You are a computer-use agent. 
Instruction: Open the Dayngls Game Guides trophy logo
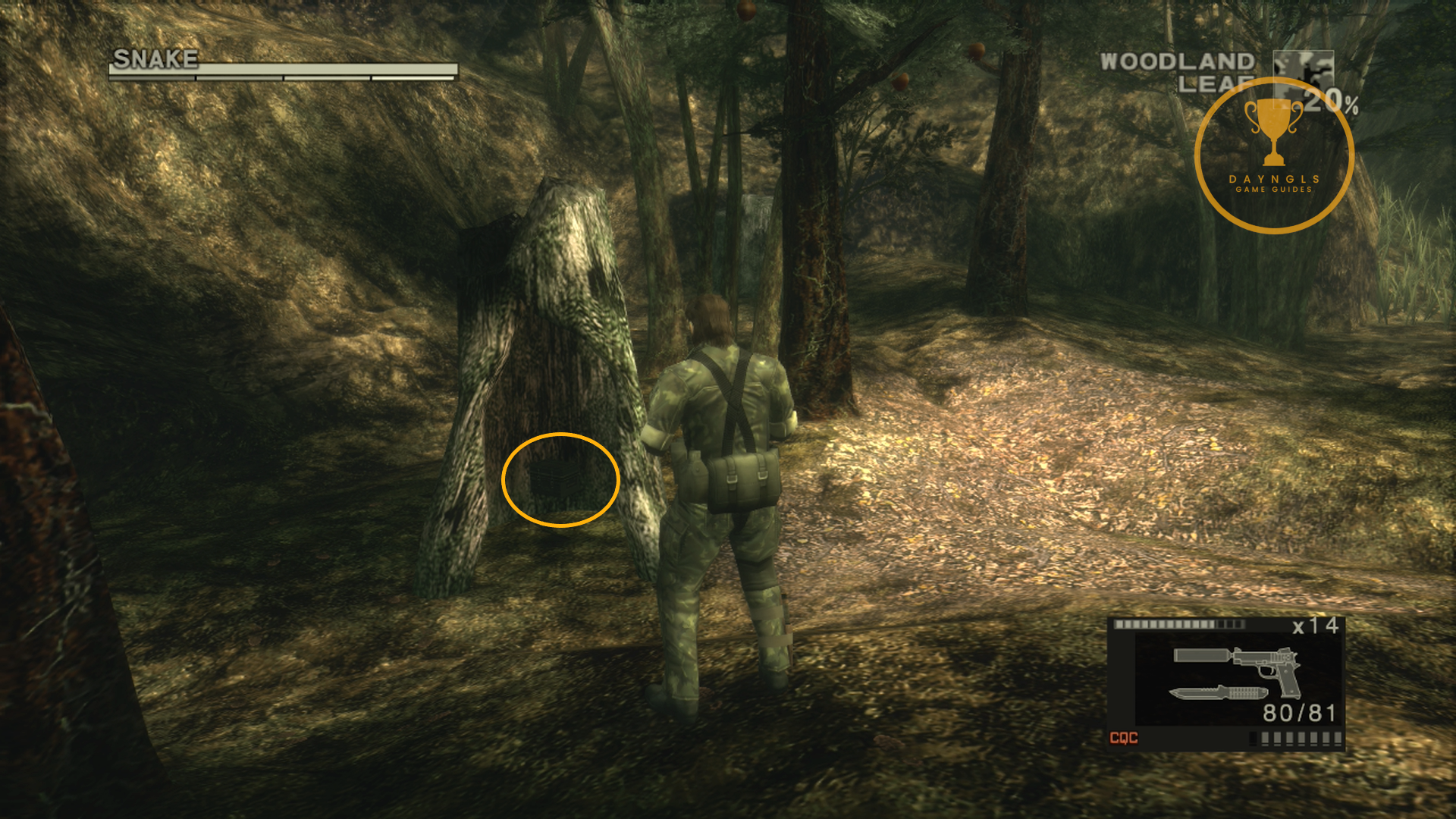[1274, 155]
